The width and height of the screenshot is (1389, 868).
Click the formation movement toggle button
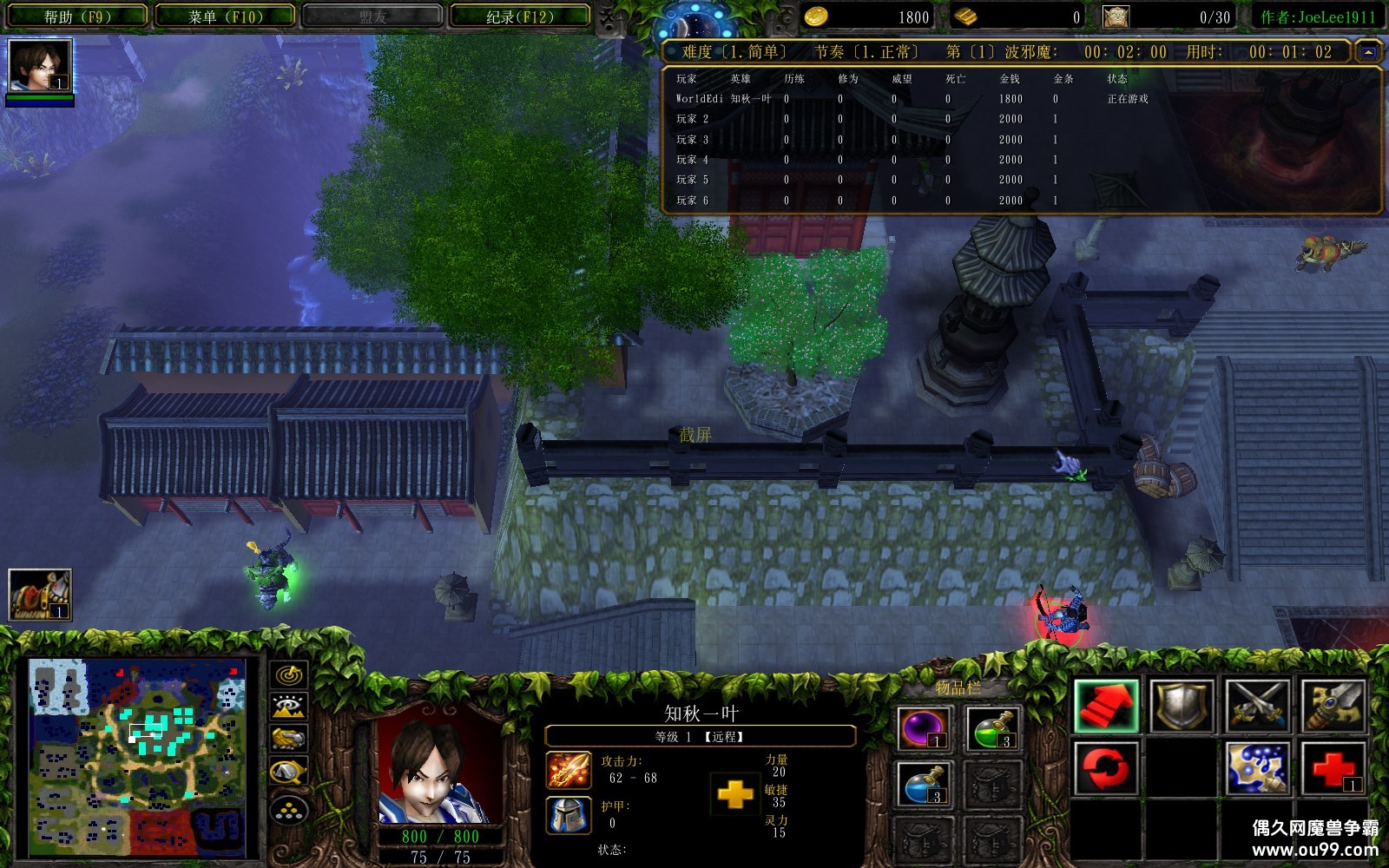pyautogui.click(x=289, y=811)
